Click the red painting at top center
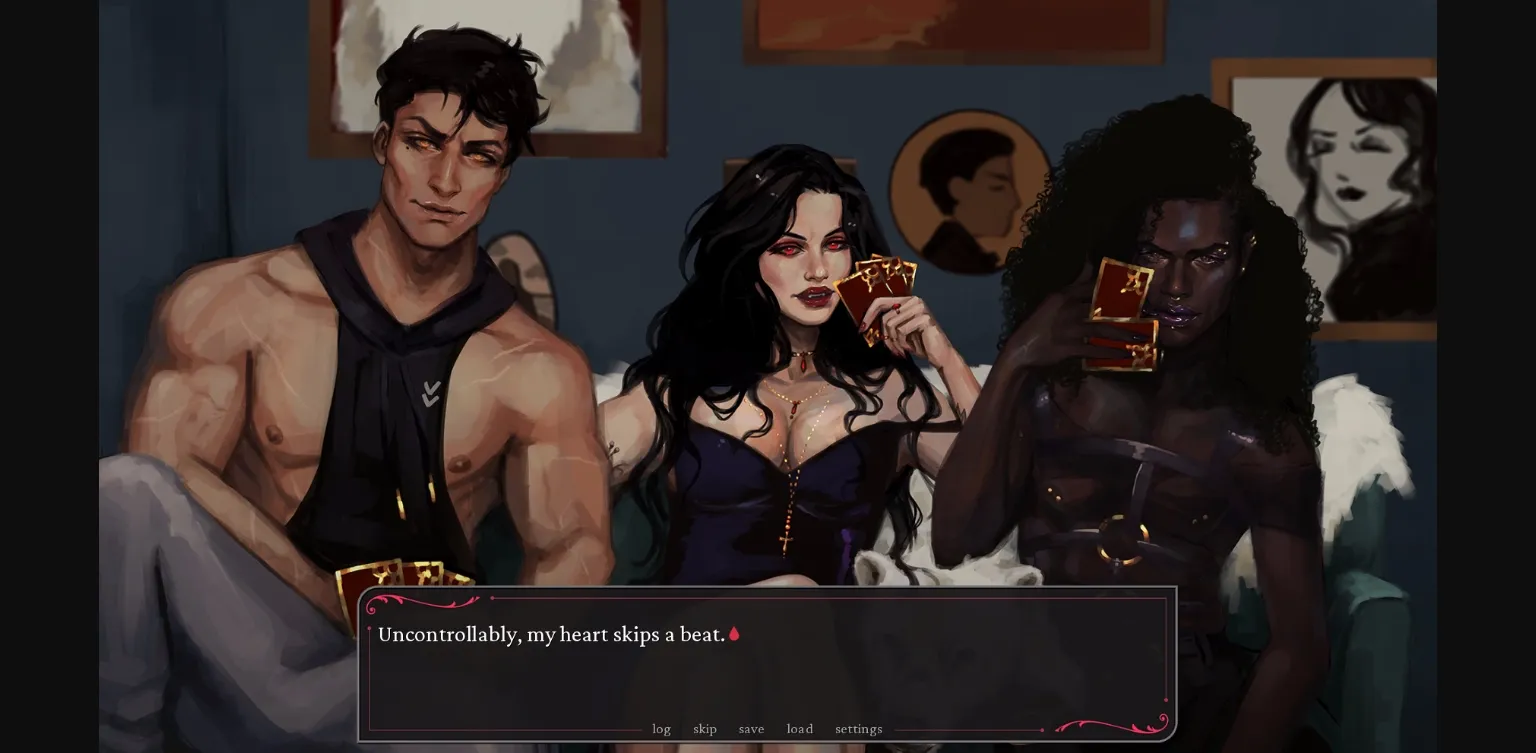Image resolution: width=1536 pixels, height=753 pixels. (950, 25)
